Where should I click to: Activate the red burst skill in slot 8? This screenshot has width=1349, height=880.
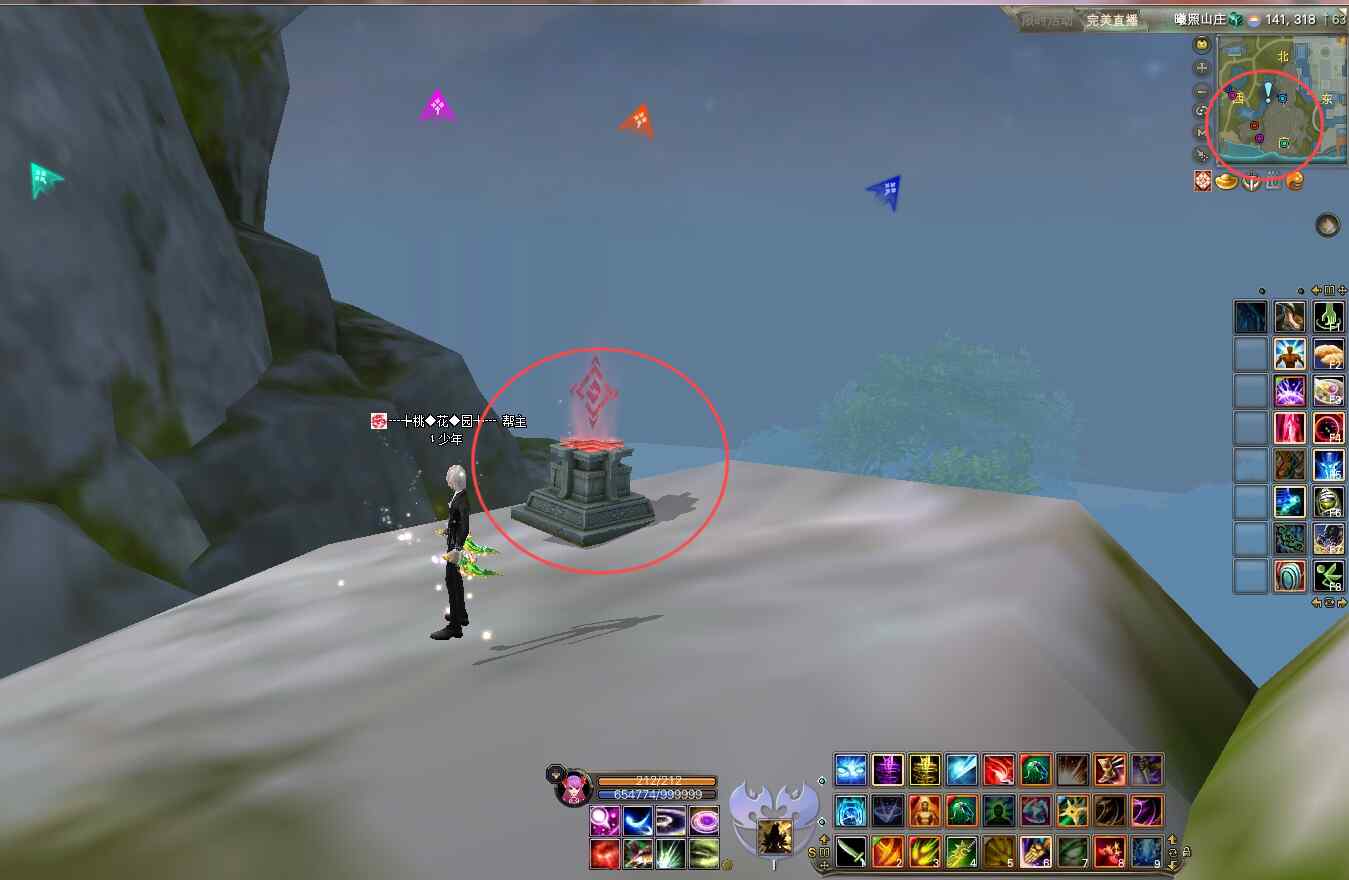1109,852
